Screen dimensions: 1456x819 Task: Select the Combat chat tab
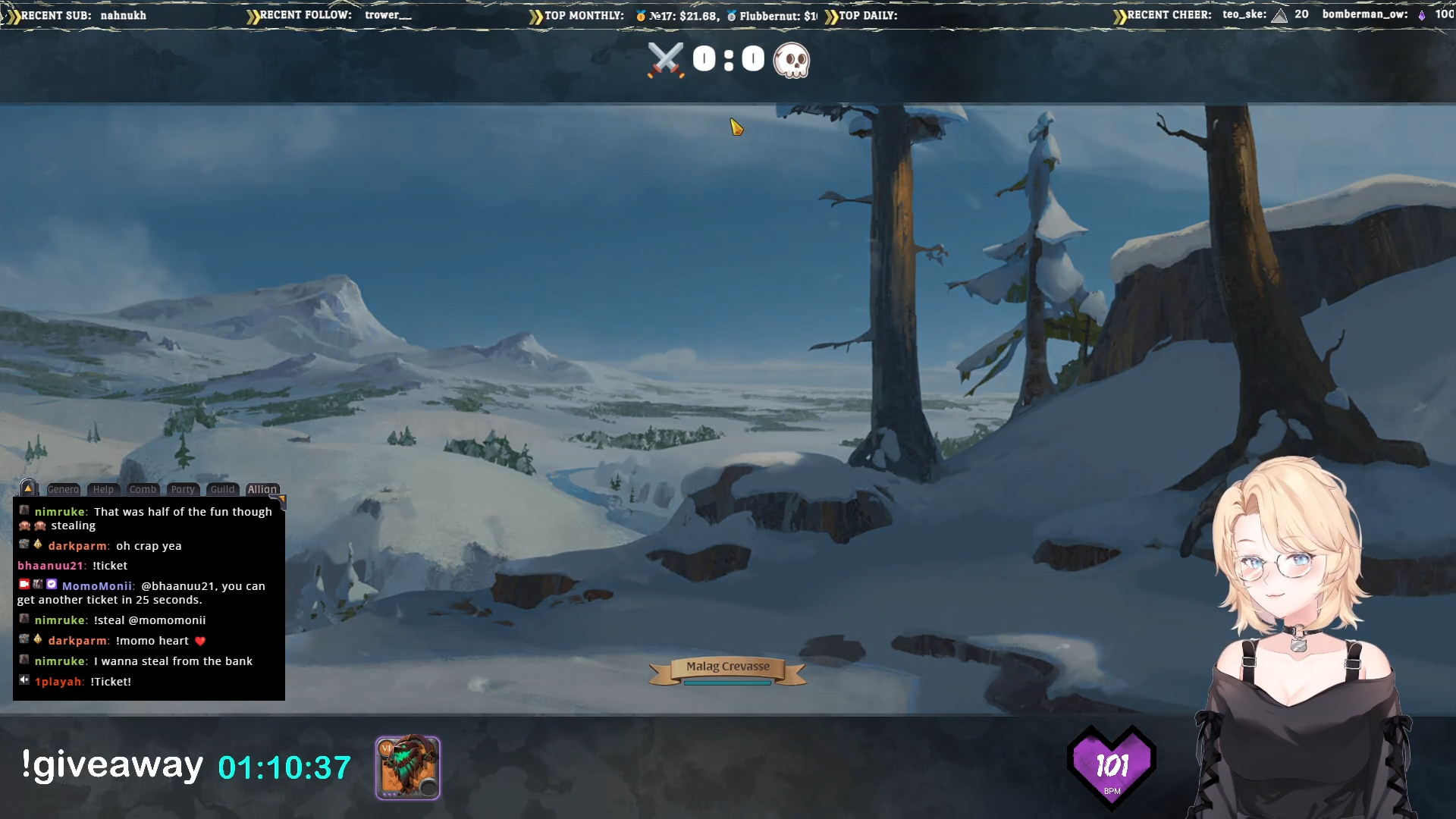click(x=143, y=489)
